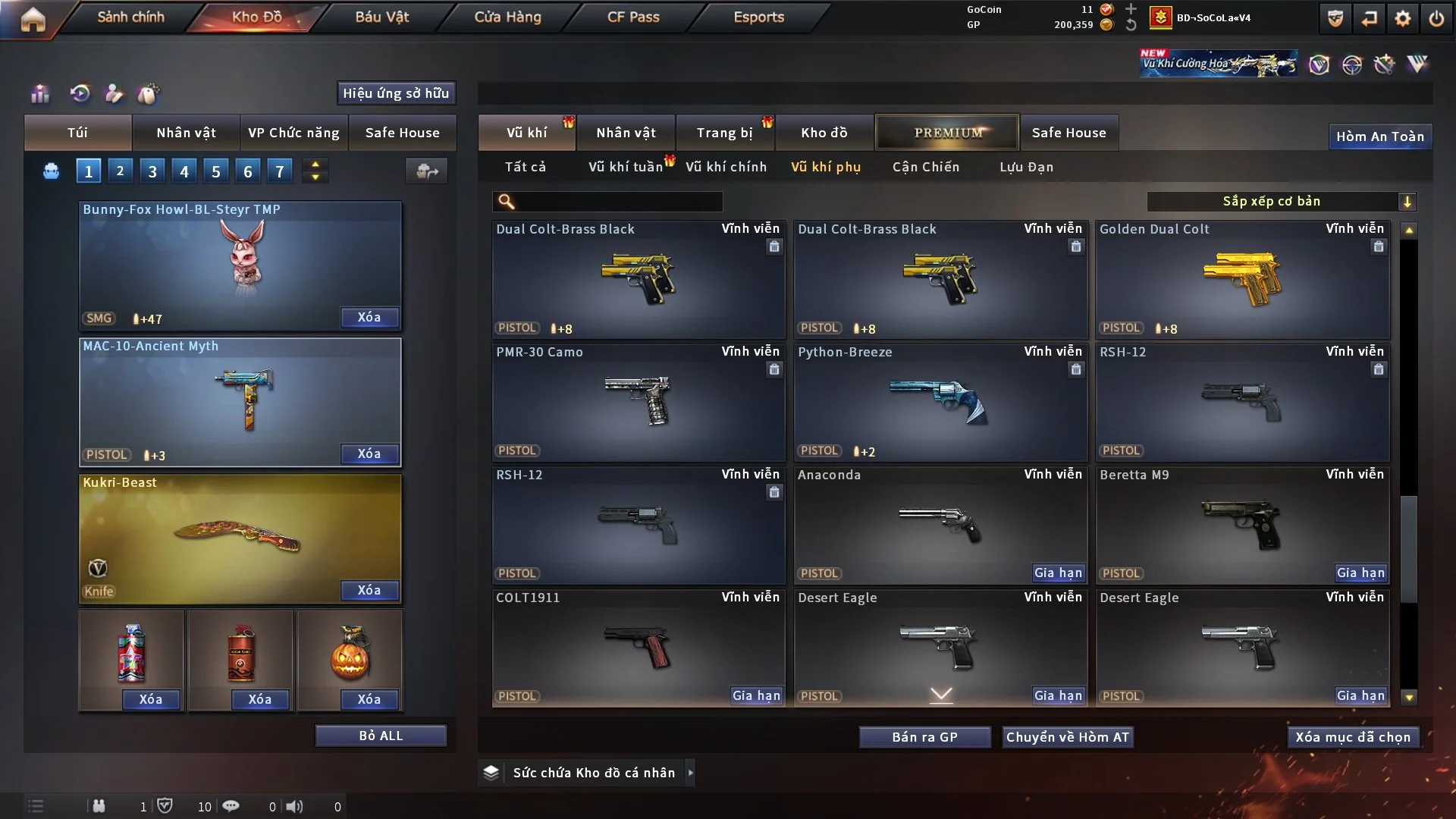This screenshot has width=1456, height=819.
Task: Select the replay history icon near top-left
Action: pyautogui.click(x=80, y=94)
